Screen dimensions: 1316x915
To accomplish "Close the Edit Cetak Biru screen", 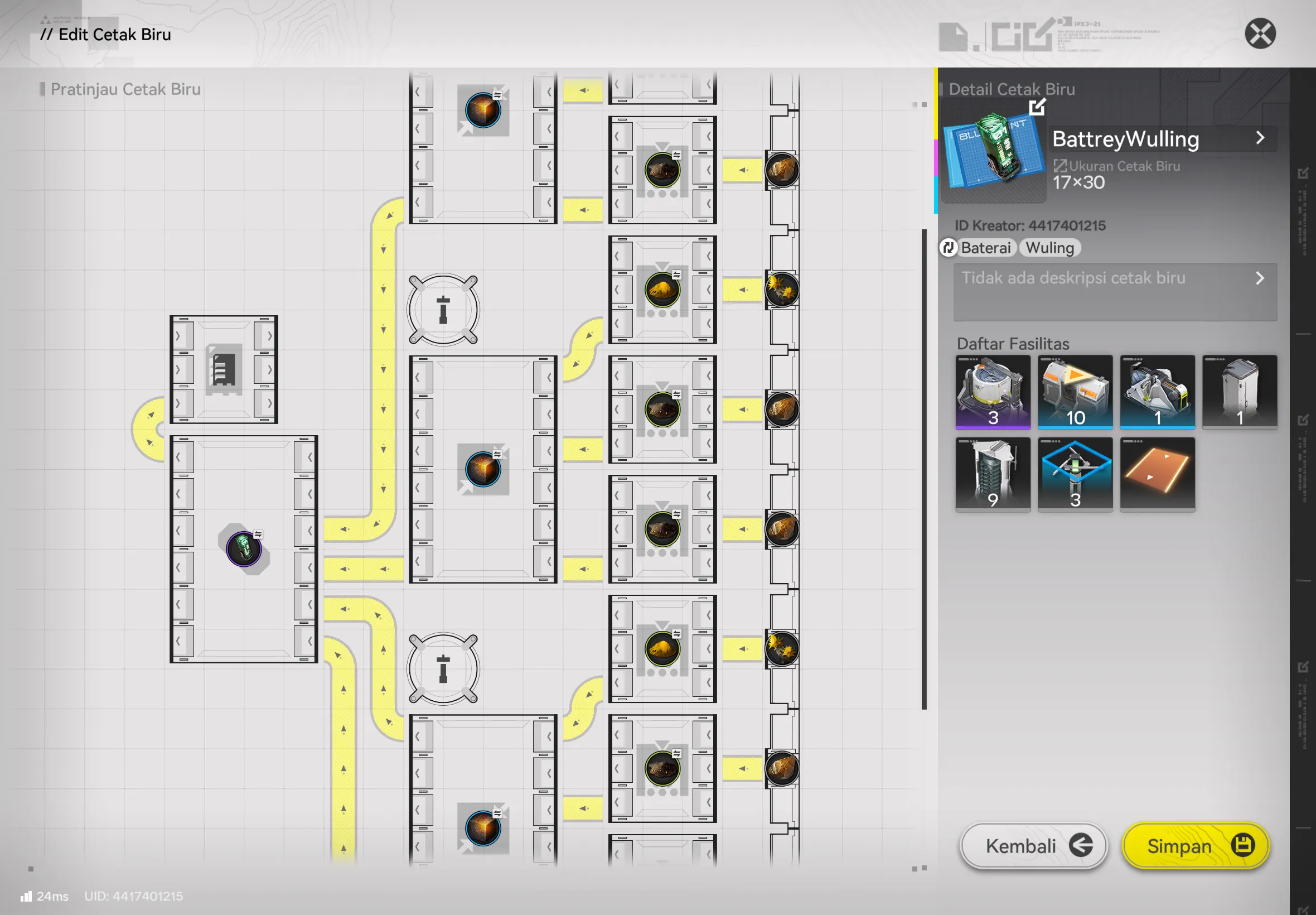I will pyautogui.click(x=1260, y=33).
